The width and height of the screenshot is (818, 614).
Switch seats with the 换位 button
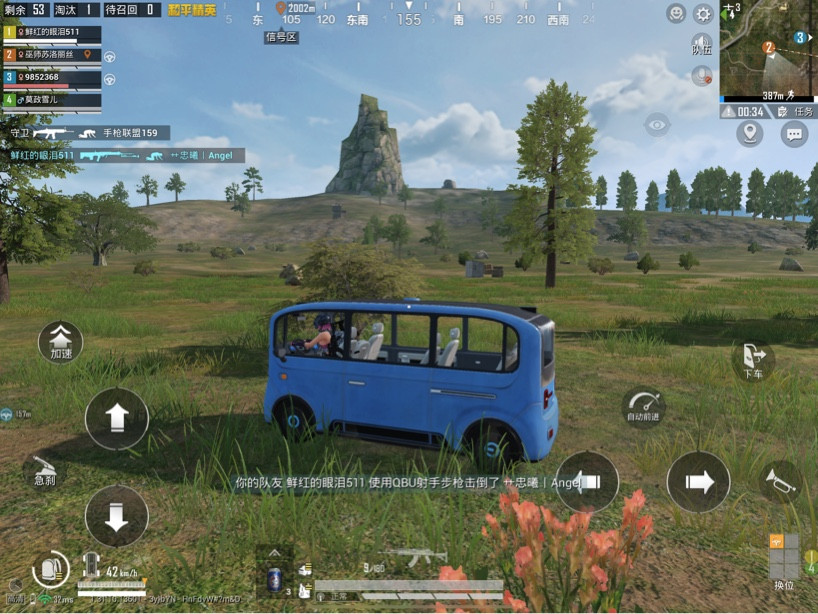point(784,562)
